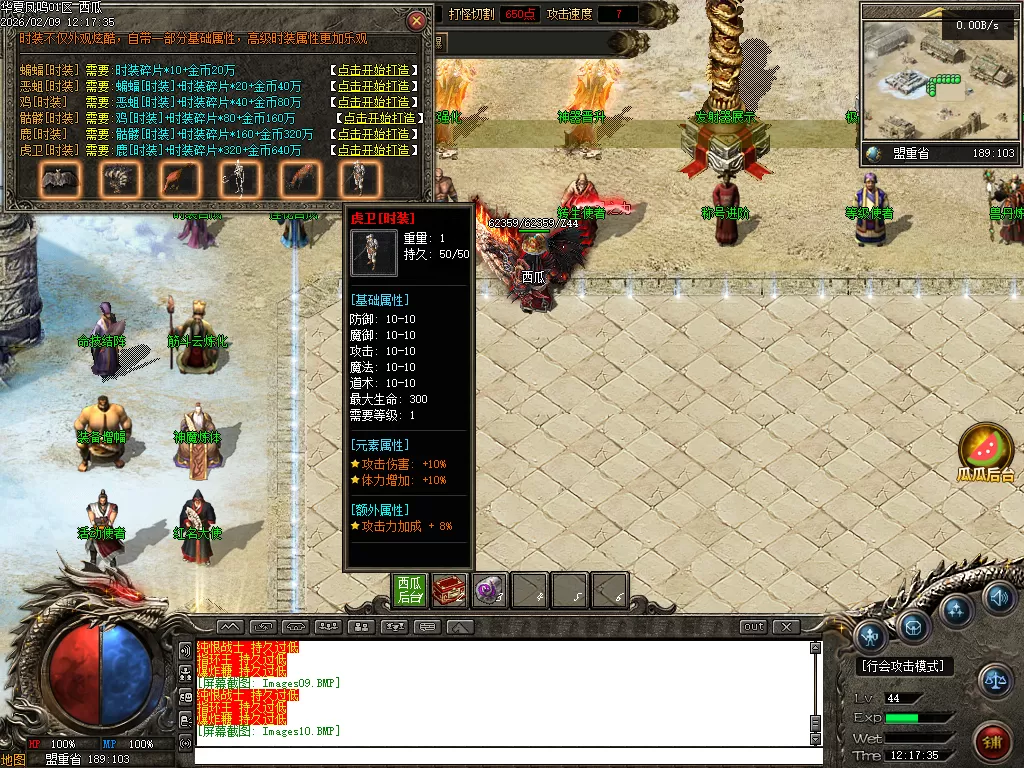The image size is (1024, 768).
Task: Close the fashion crafting panel
Action: pyautogui.click(x=417, y=20)
